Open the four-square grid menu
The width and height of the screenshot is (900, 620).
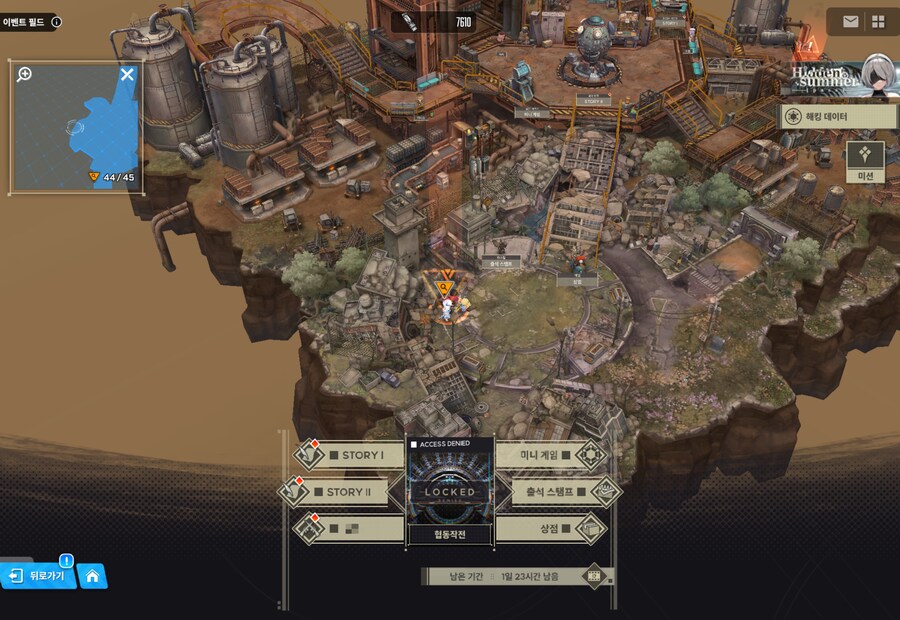pos(879,21)
